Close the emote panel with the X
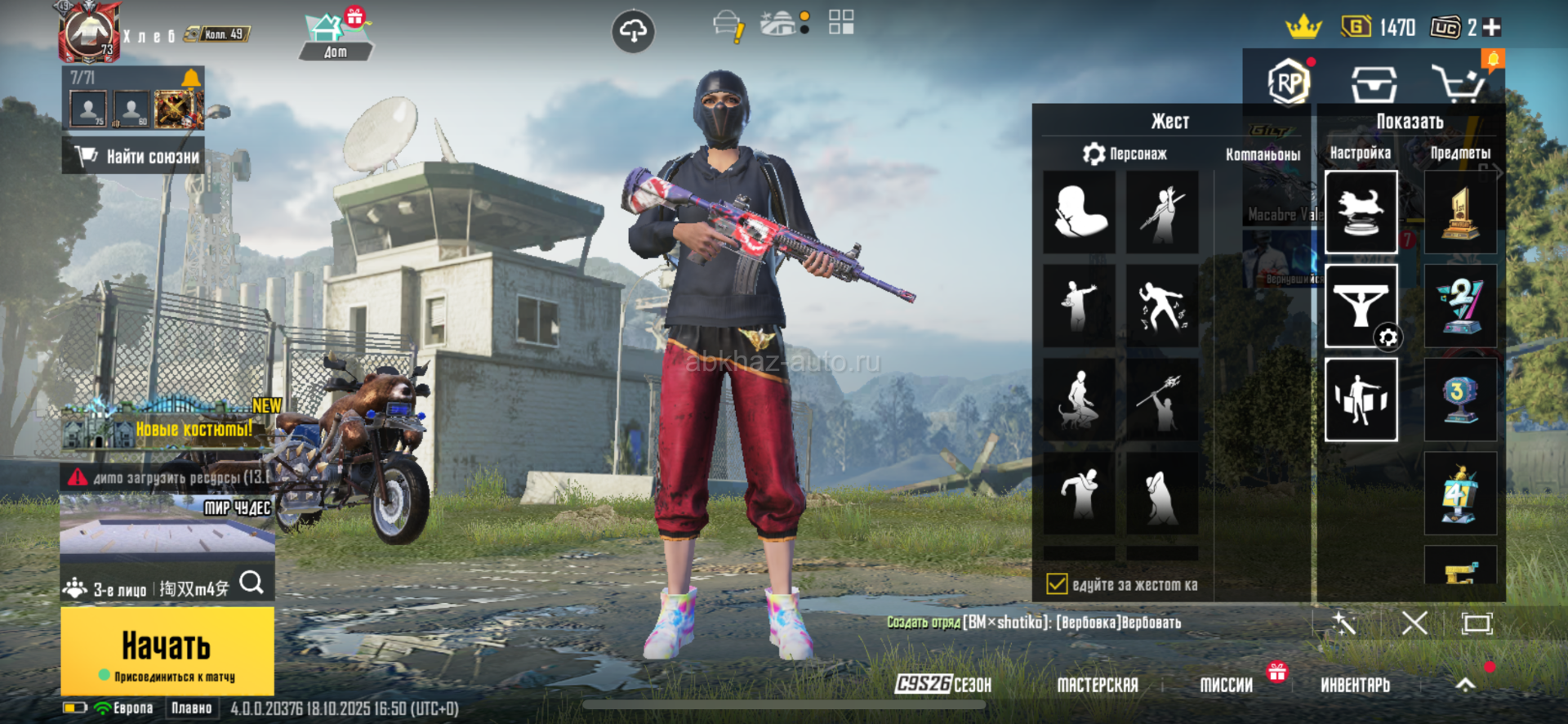This screenshot has width=1568, height=724. [1414, 623]
